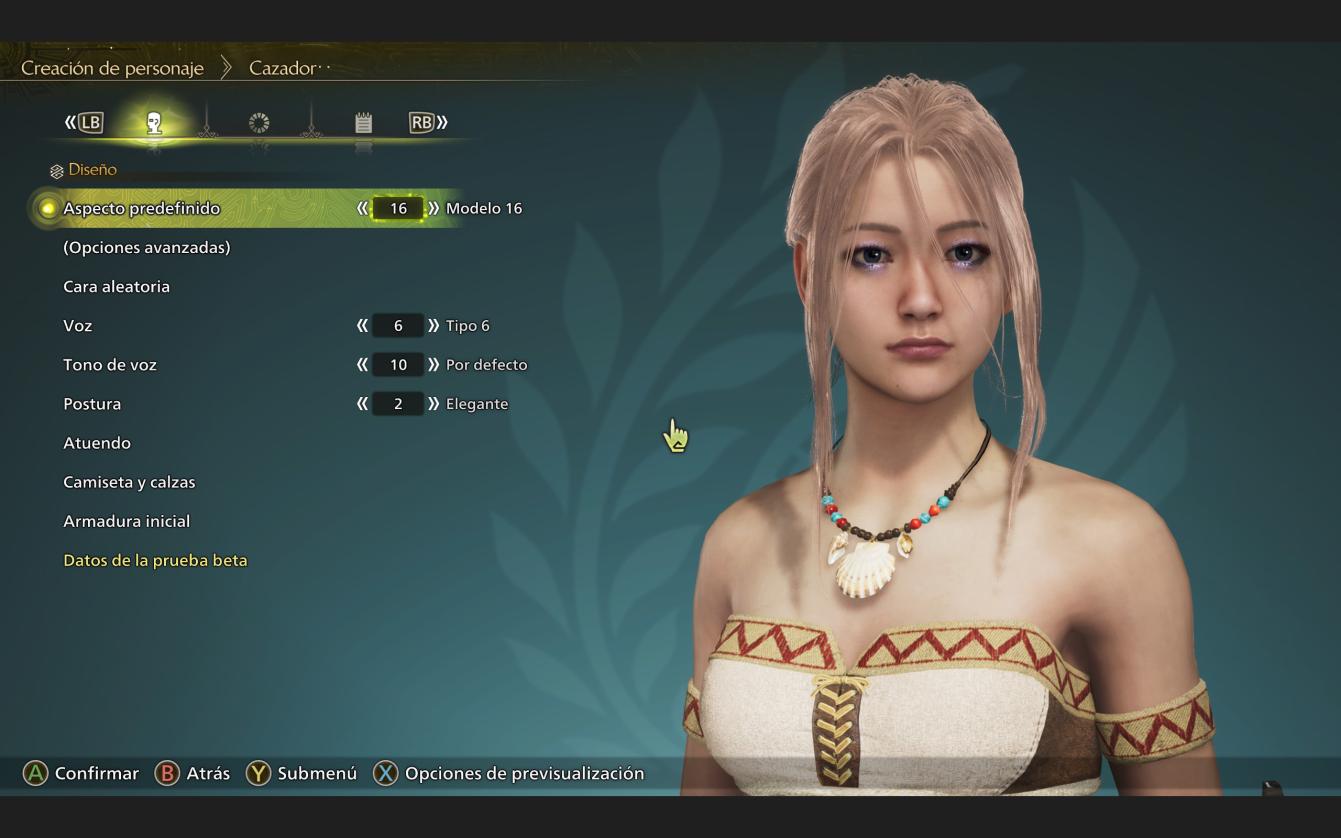Select the Postura option row
Viewport: 1341px width, 838px height.
point(92,403)
